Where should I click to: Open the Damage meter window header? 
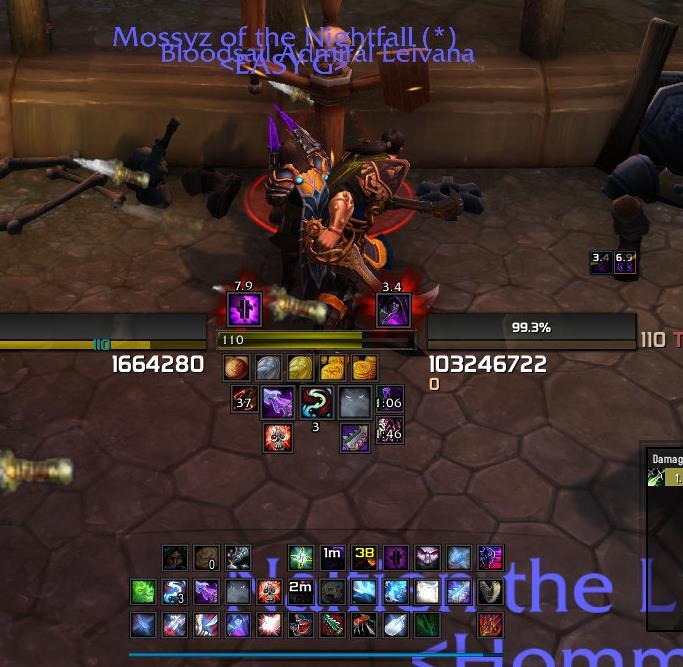click(x=666, y=459)
